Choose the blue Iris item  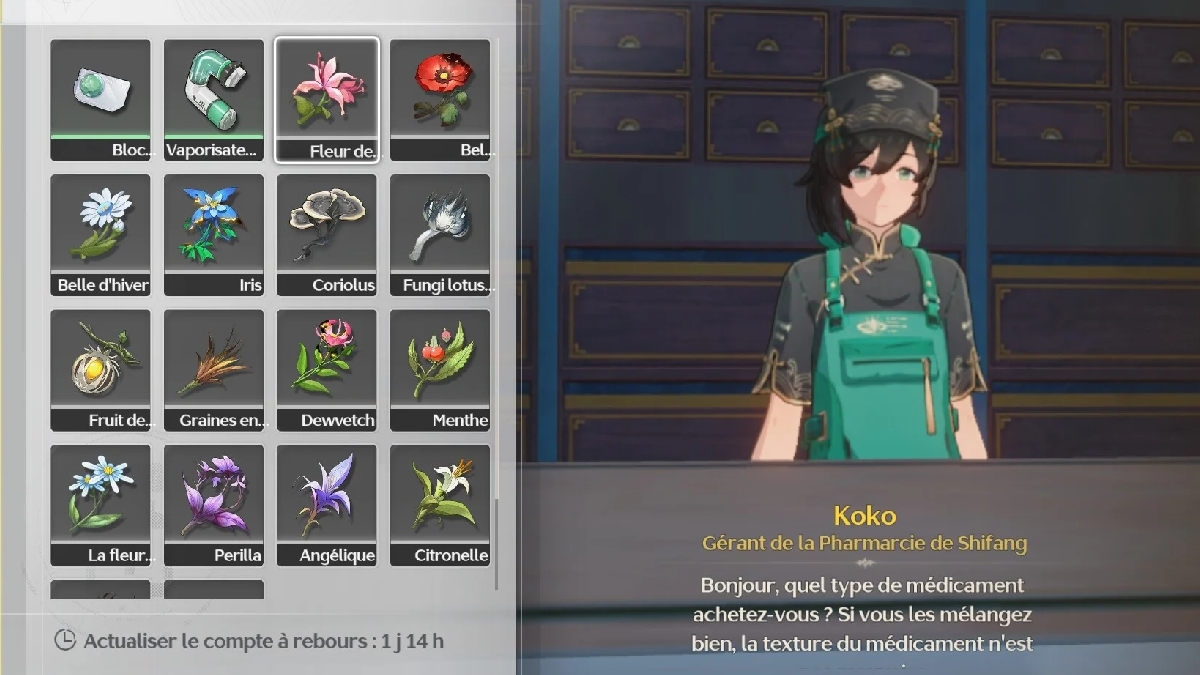[x=214, y=235]
